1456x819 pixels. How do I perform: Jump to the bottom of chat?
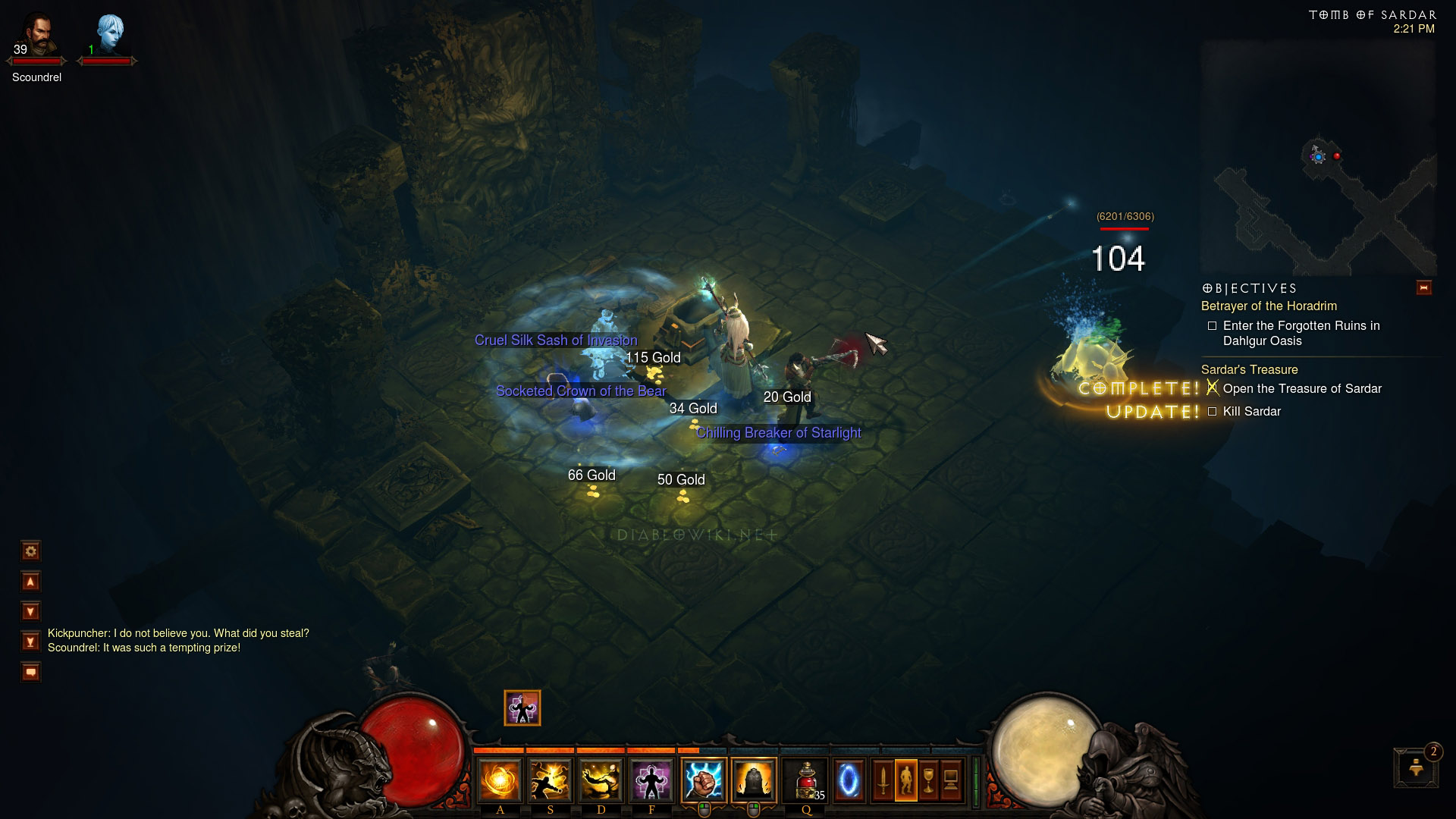click(30, 642)
